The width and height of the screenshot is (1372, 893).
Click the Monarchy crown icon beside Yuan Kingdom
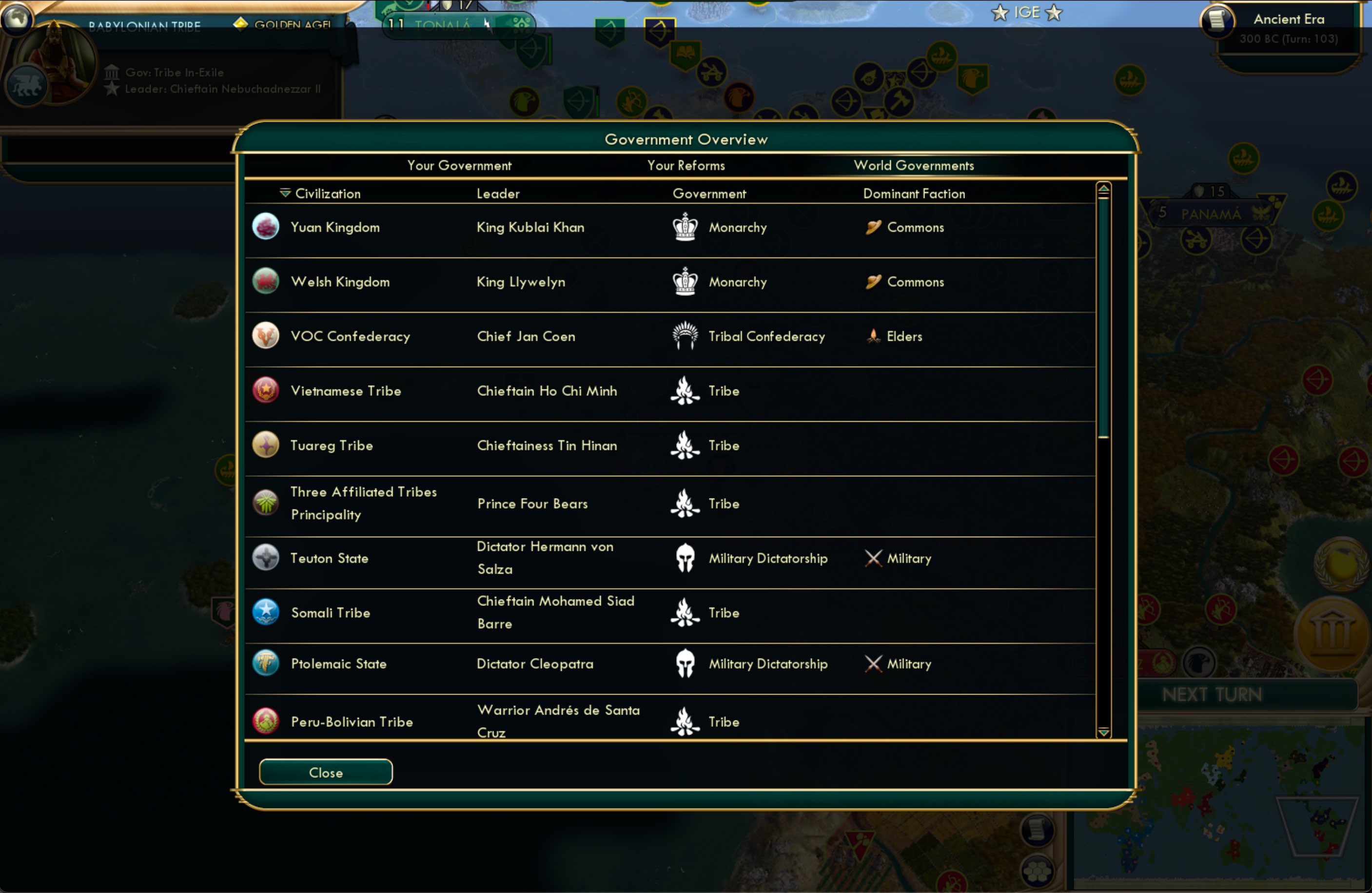tap(684, 227)
